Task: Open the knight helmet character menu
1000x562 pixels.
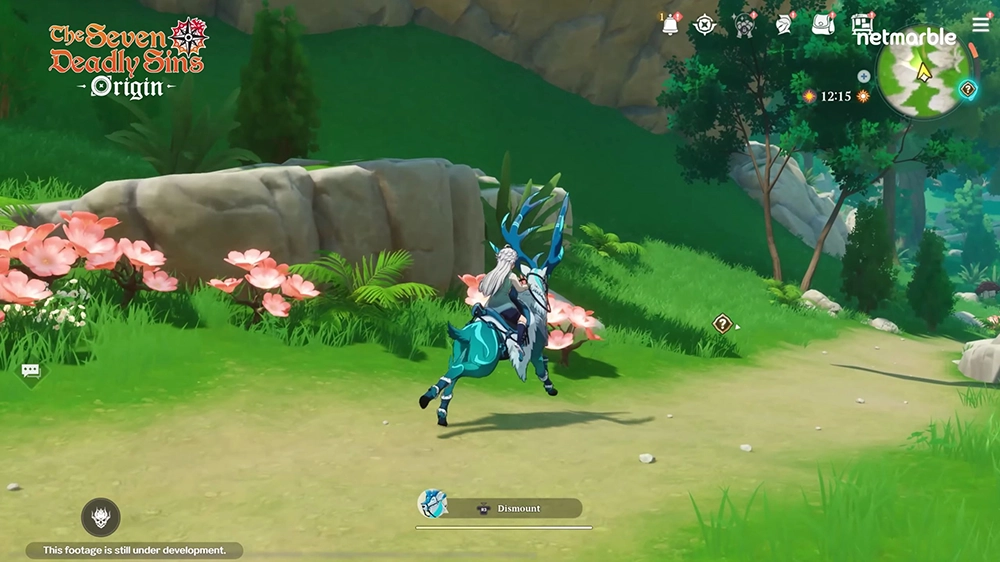Action: point(784,25)
